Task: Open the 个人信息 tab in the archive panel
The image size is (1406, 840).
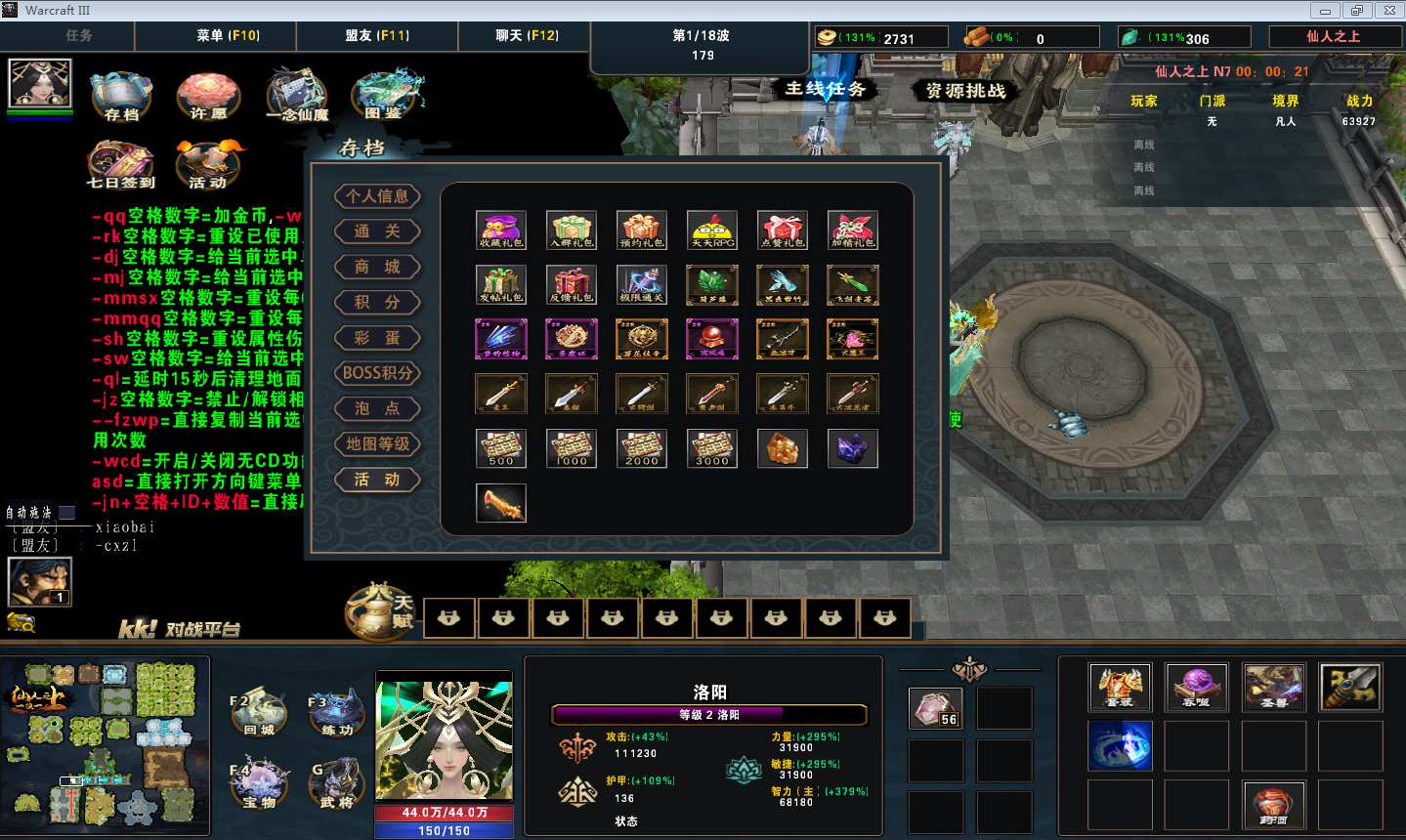Action: coord(377,196)
